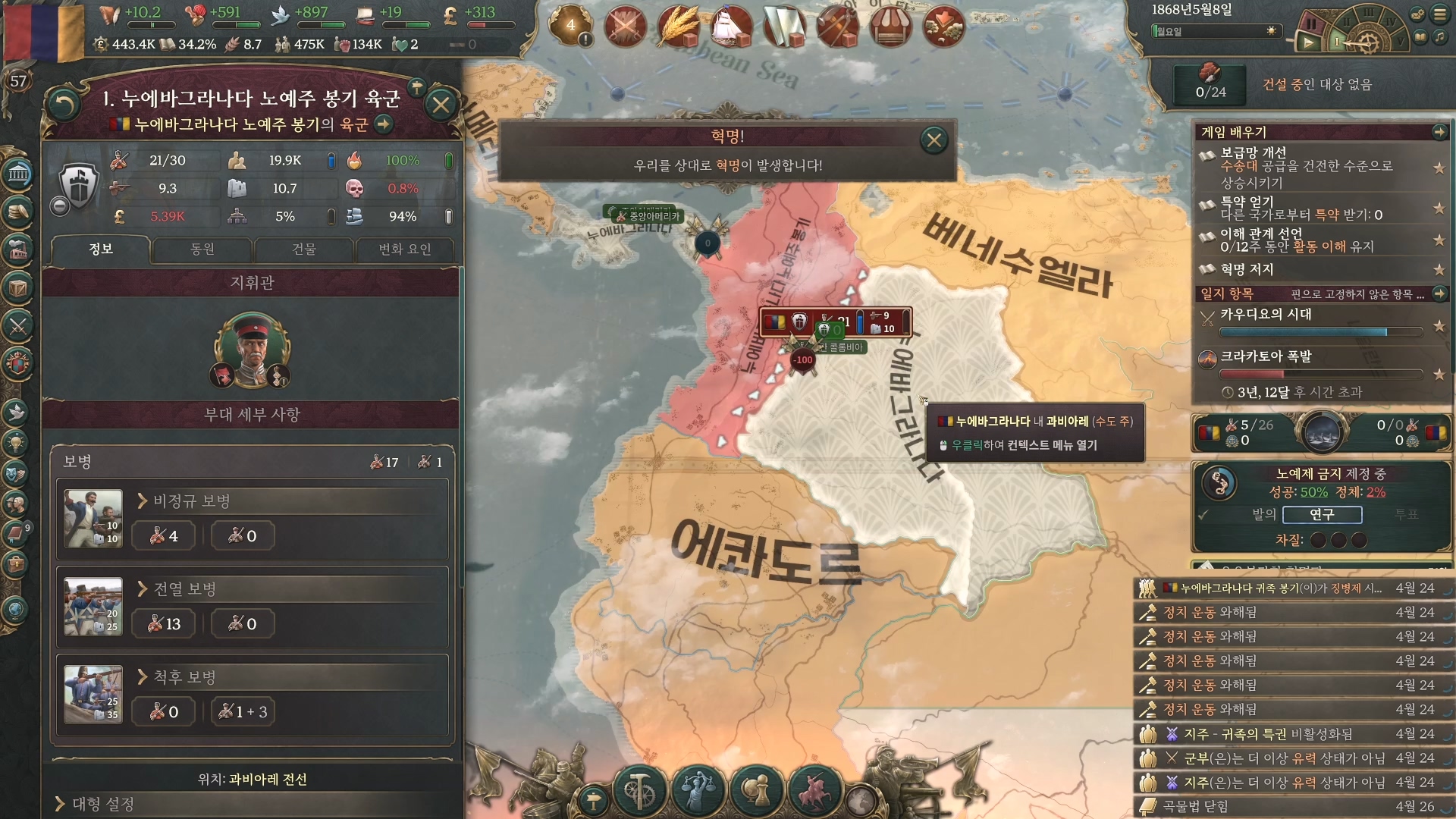This screenshot has height=819, width=1456.
Task: Close the army information panel
Action: 441,105
